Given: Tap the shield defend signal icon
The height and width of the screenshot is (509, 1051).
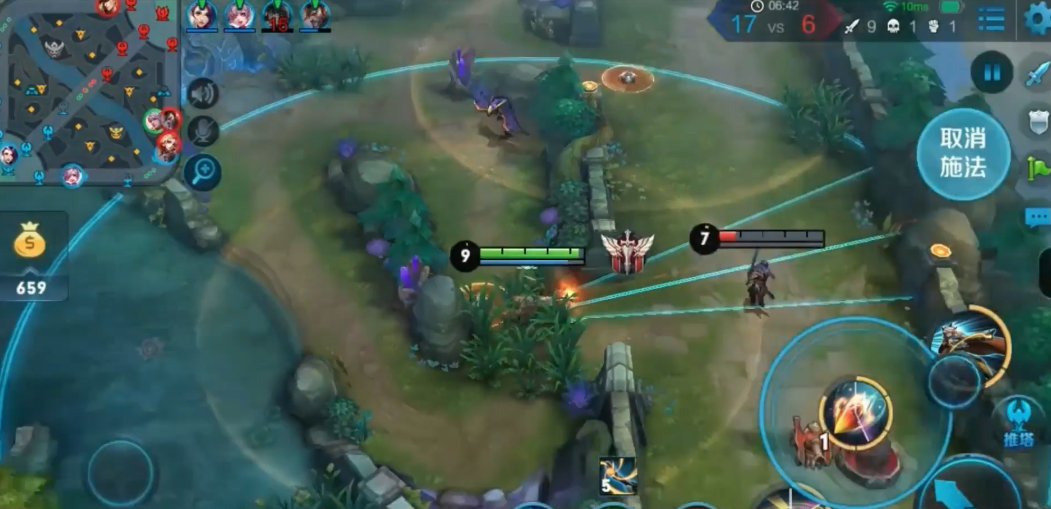Looking at the screenshot, I should point(1037,122).
